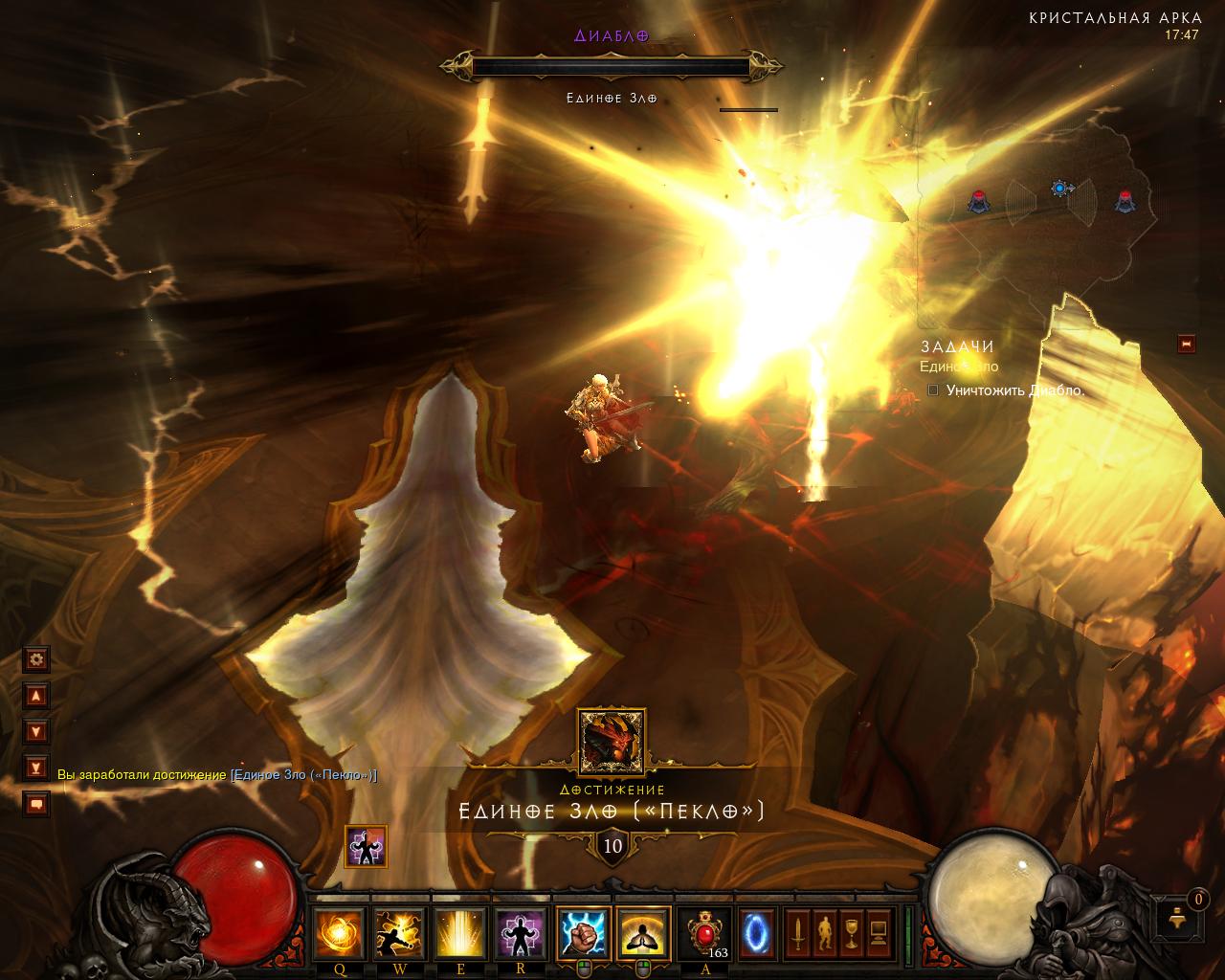Activate the swirling fire orb skill

click(x=340, y=934)
